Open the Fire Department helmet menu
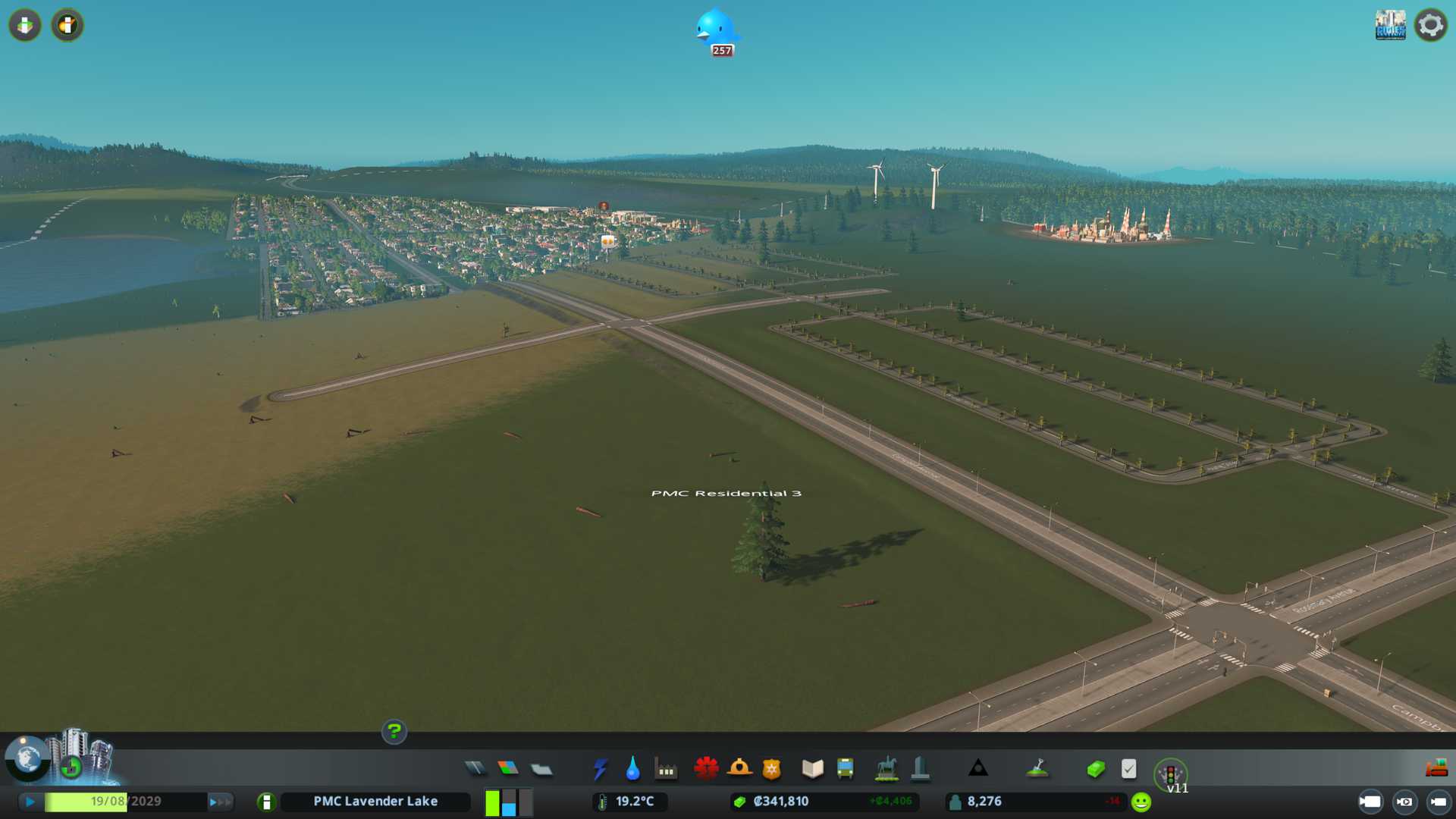Screen dimensions: 1456x819 [x=739, y=769]
